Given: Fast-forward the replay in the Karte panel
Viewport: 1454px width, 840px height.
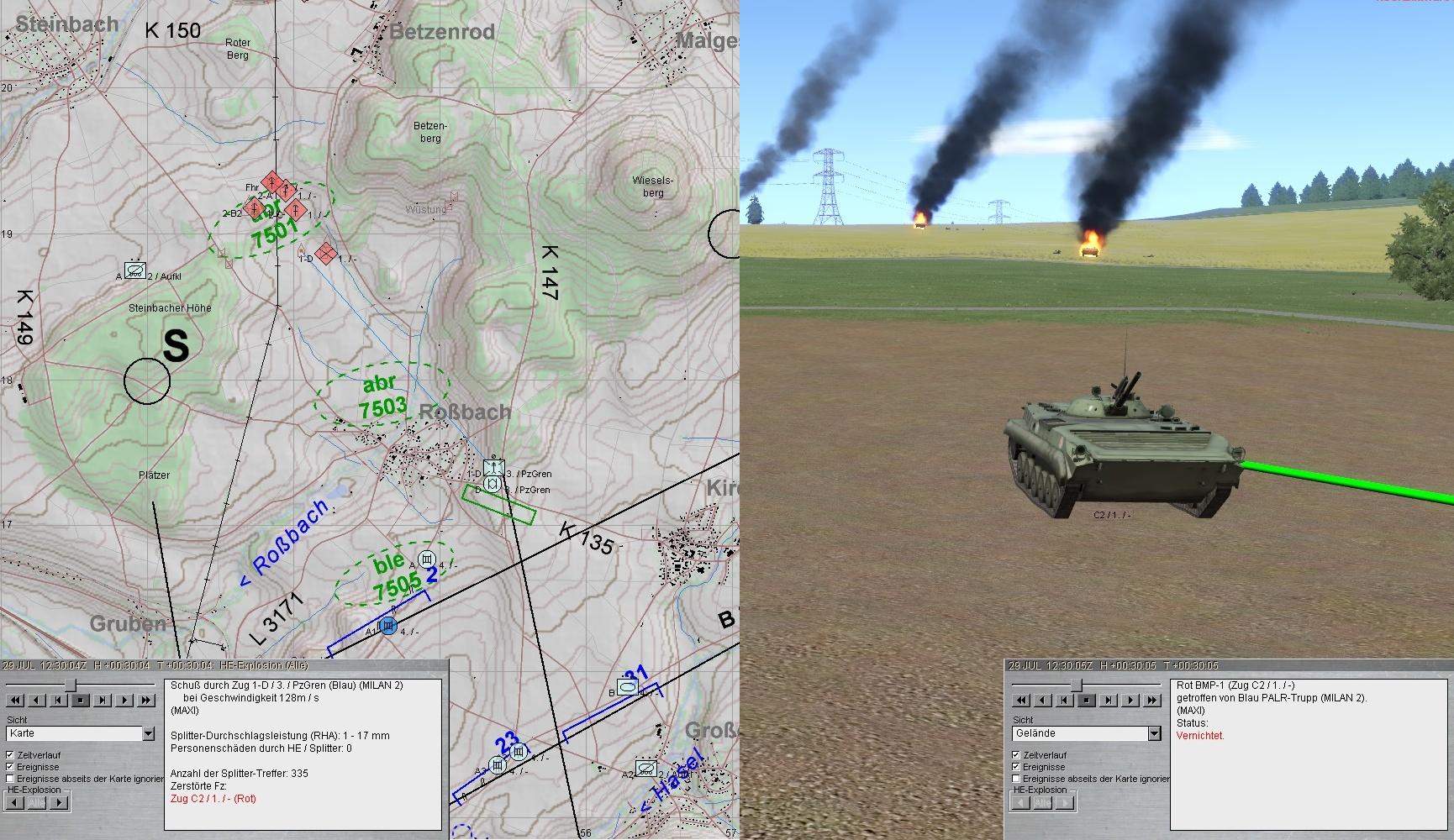Looking at the screenshot, I should pyautogui.click(x=146, y=700).
